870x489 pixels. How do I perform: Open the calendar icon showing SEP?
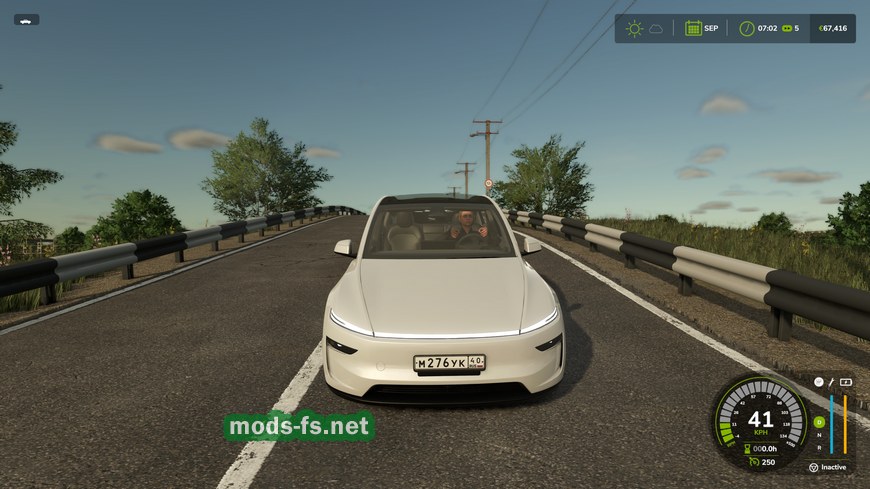(692, 28)
